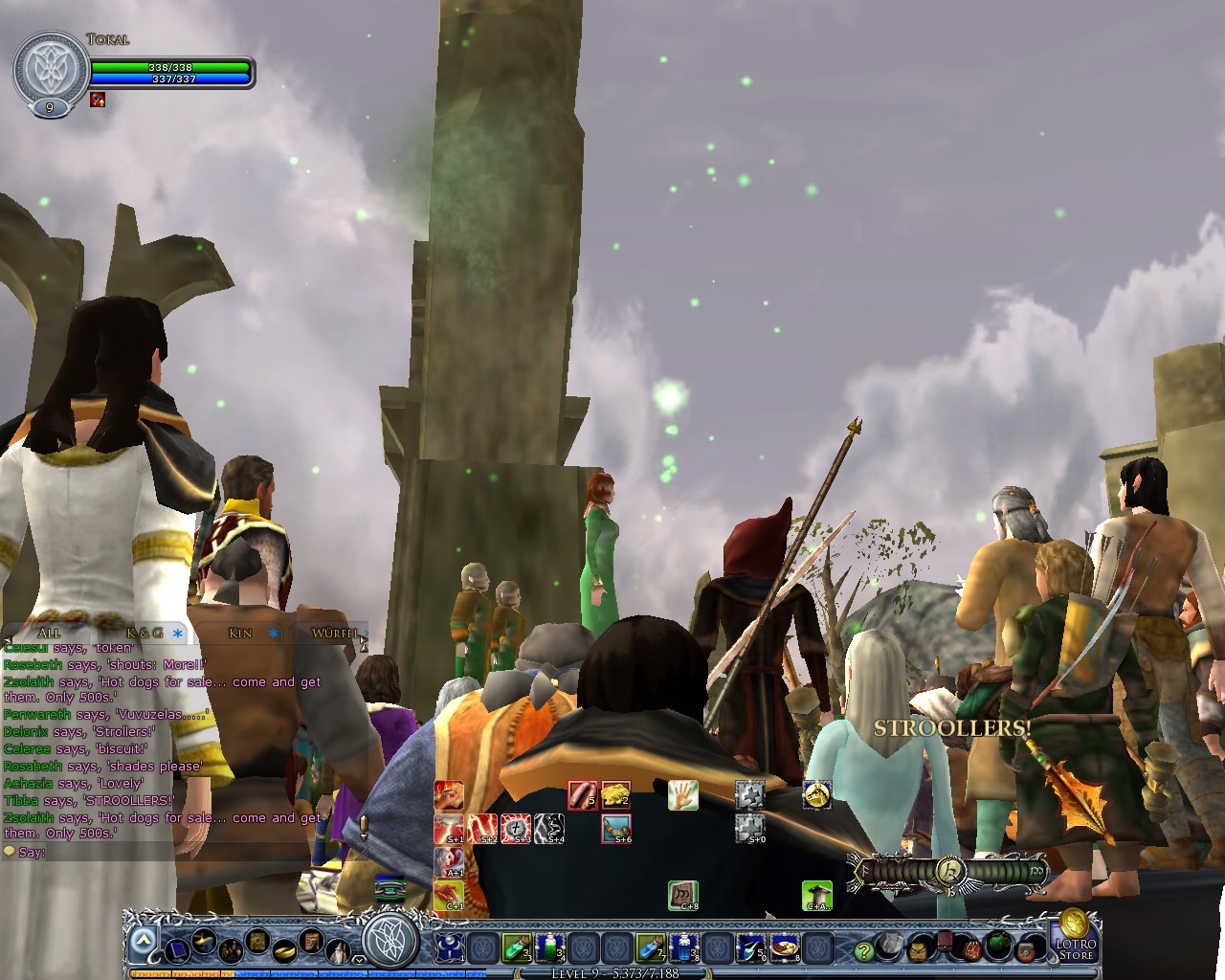Click the golden horse mount icon
The image size is (1225, 980).
(817, 795)
